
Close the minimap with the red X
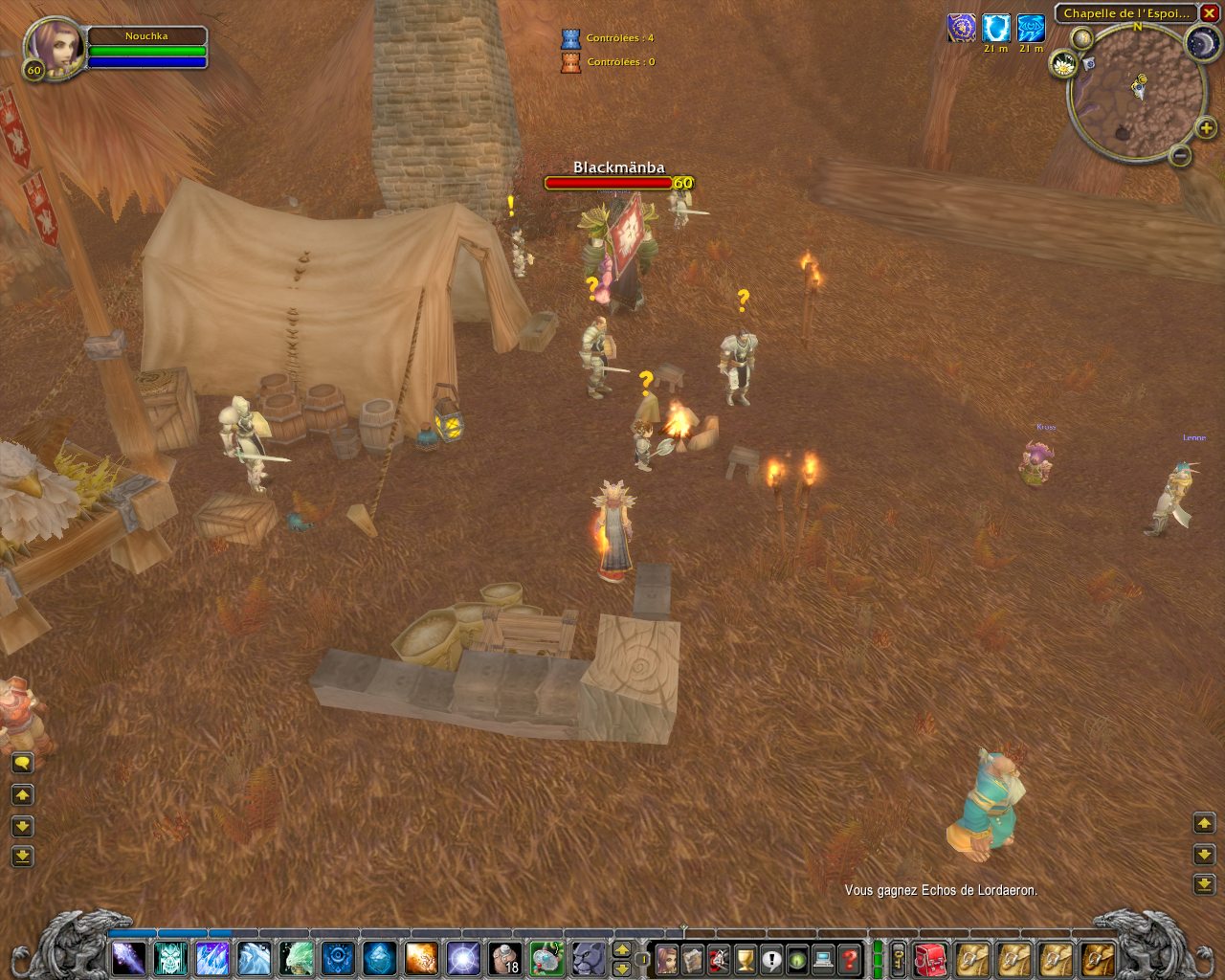1209,13
